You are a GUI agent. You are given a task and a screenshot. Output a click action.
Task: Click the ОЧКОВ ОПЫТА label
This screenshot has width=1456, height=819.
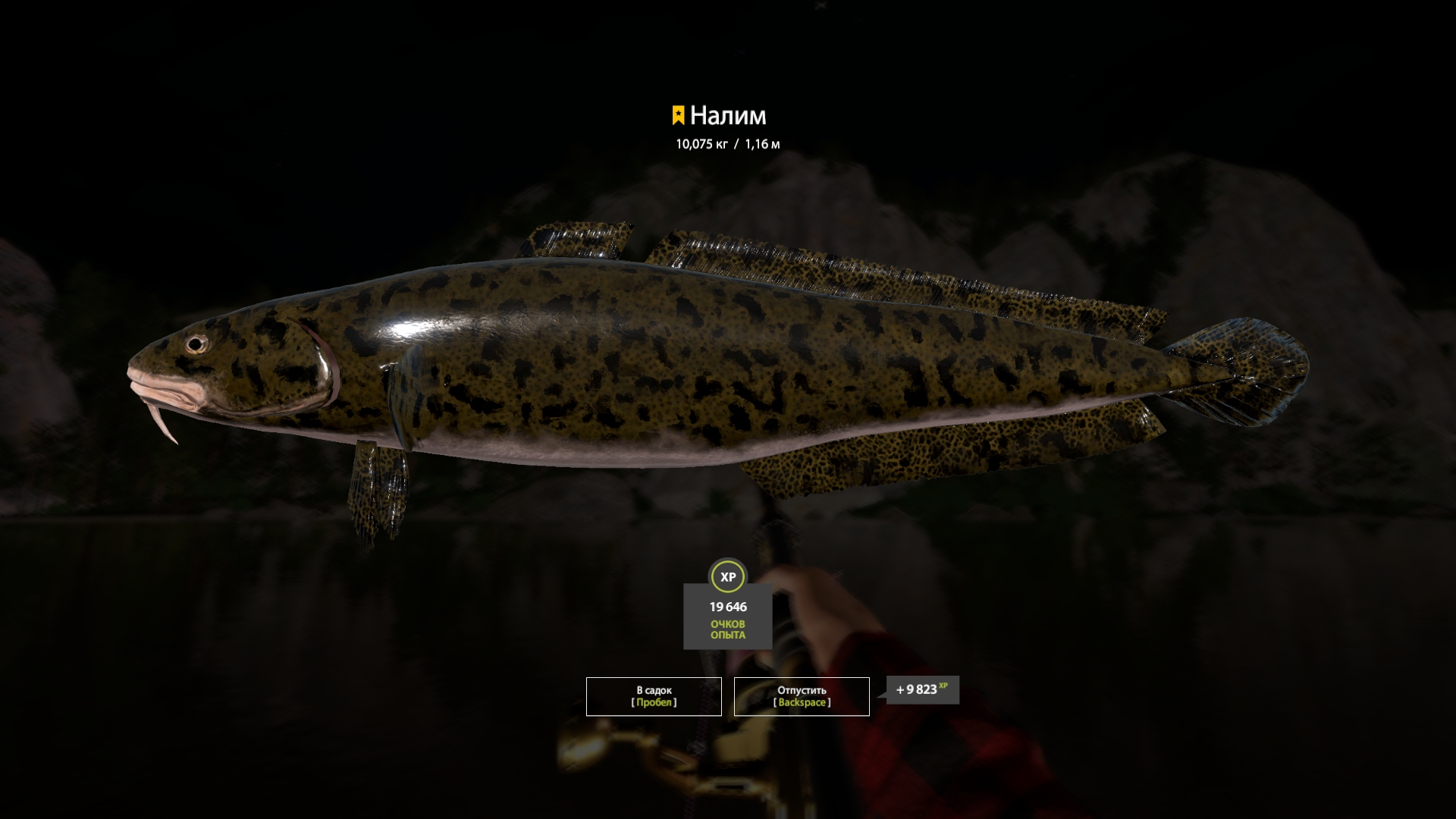(727, 629)
